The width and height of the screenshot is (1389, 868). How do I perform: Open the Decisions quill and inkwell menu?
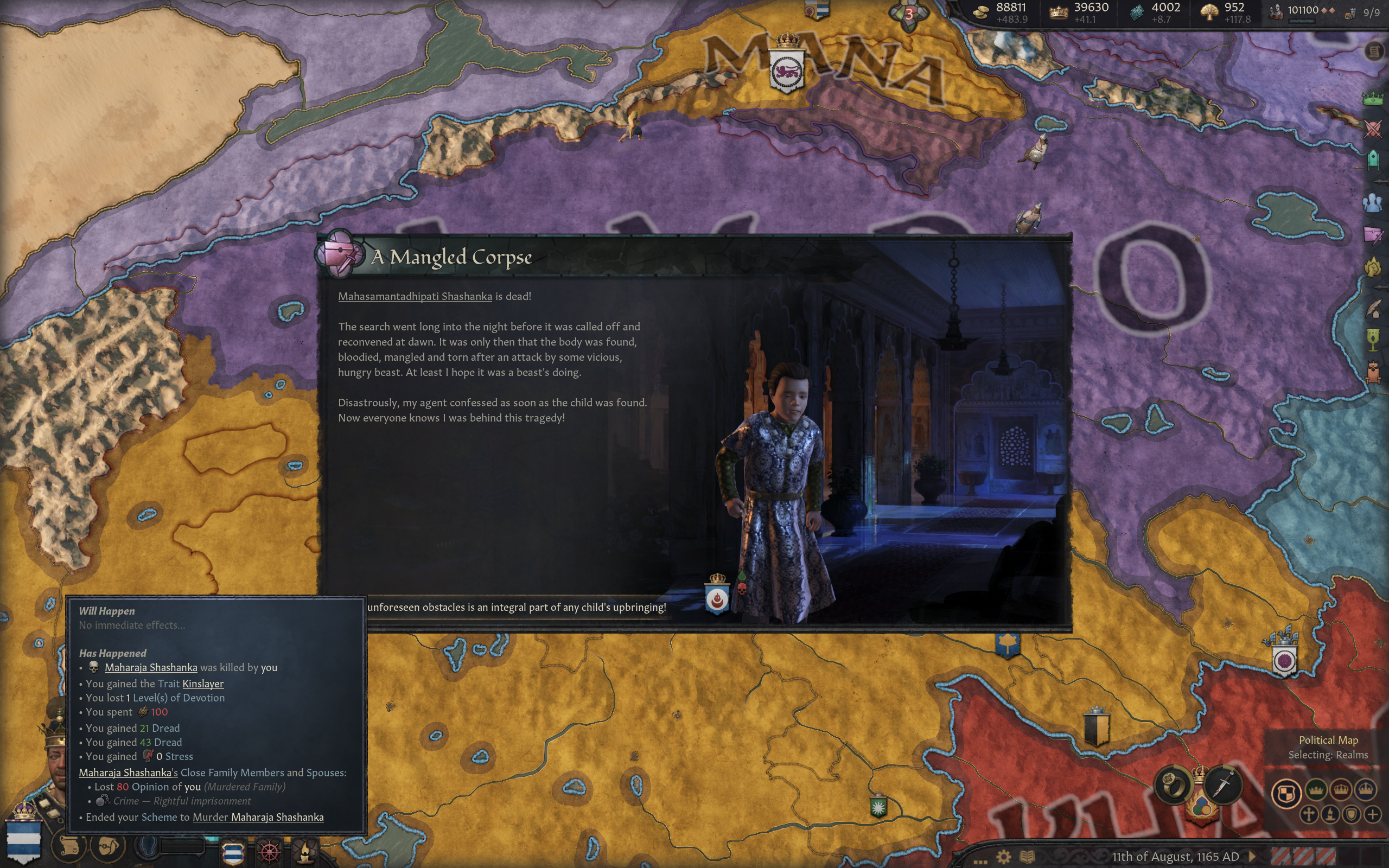click(1372, 309)
